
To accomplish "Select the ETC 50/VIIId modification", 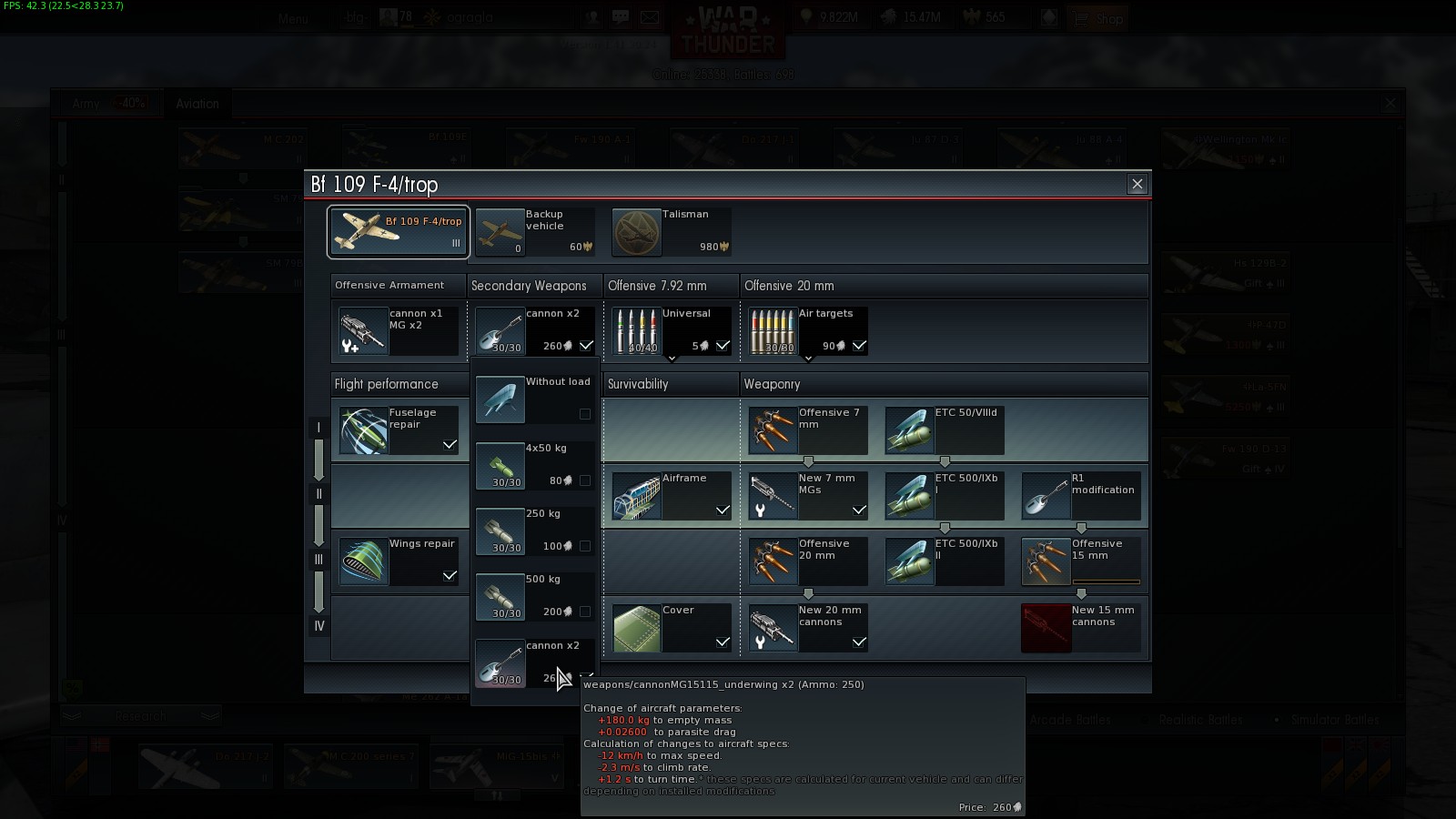I will [944, 430].
